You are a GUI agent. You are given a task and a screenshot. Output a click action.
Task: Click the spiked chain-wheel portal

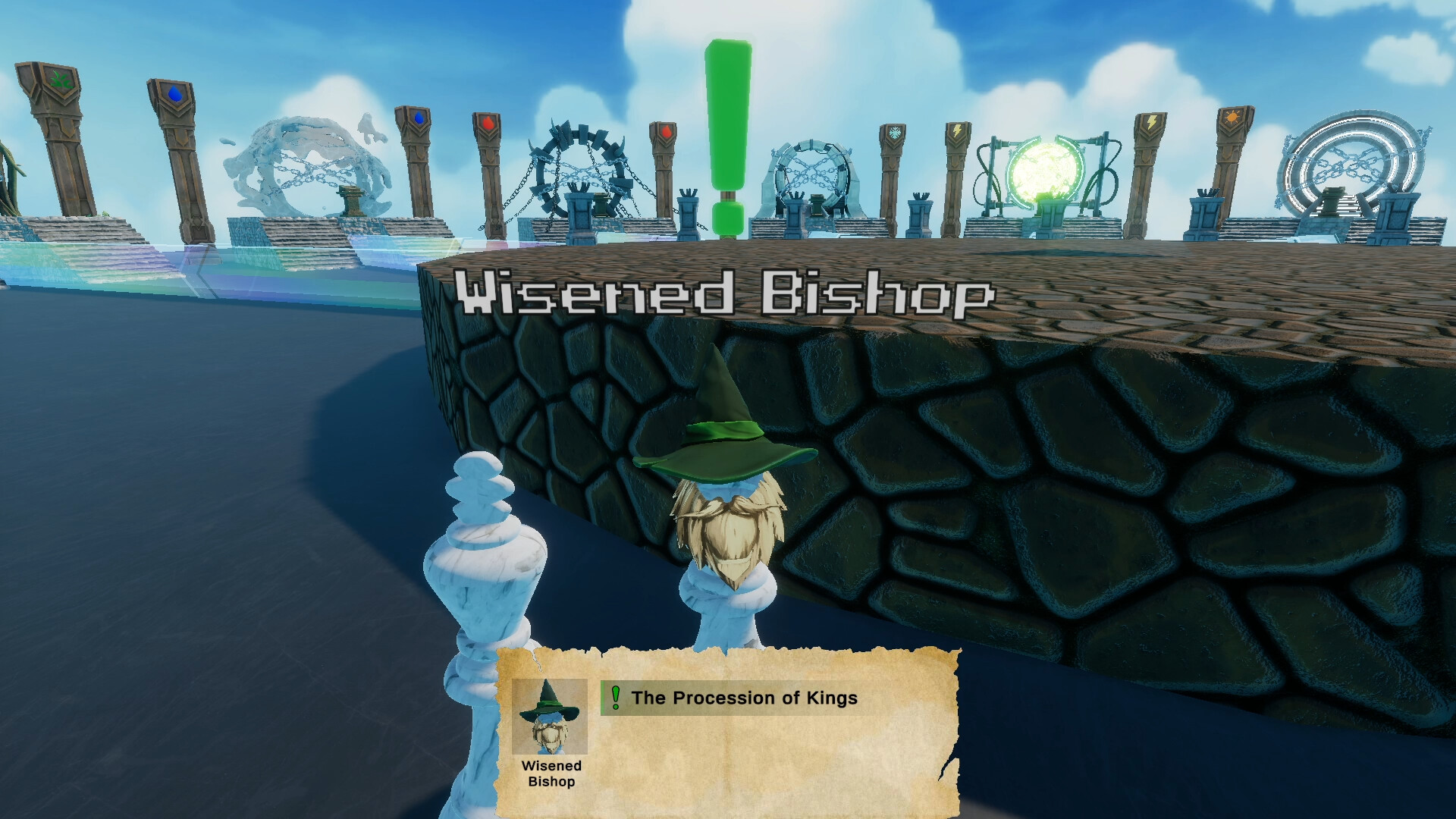(576, 163)
